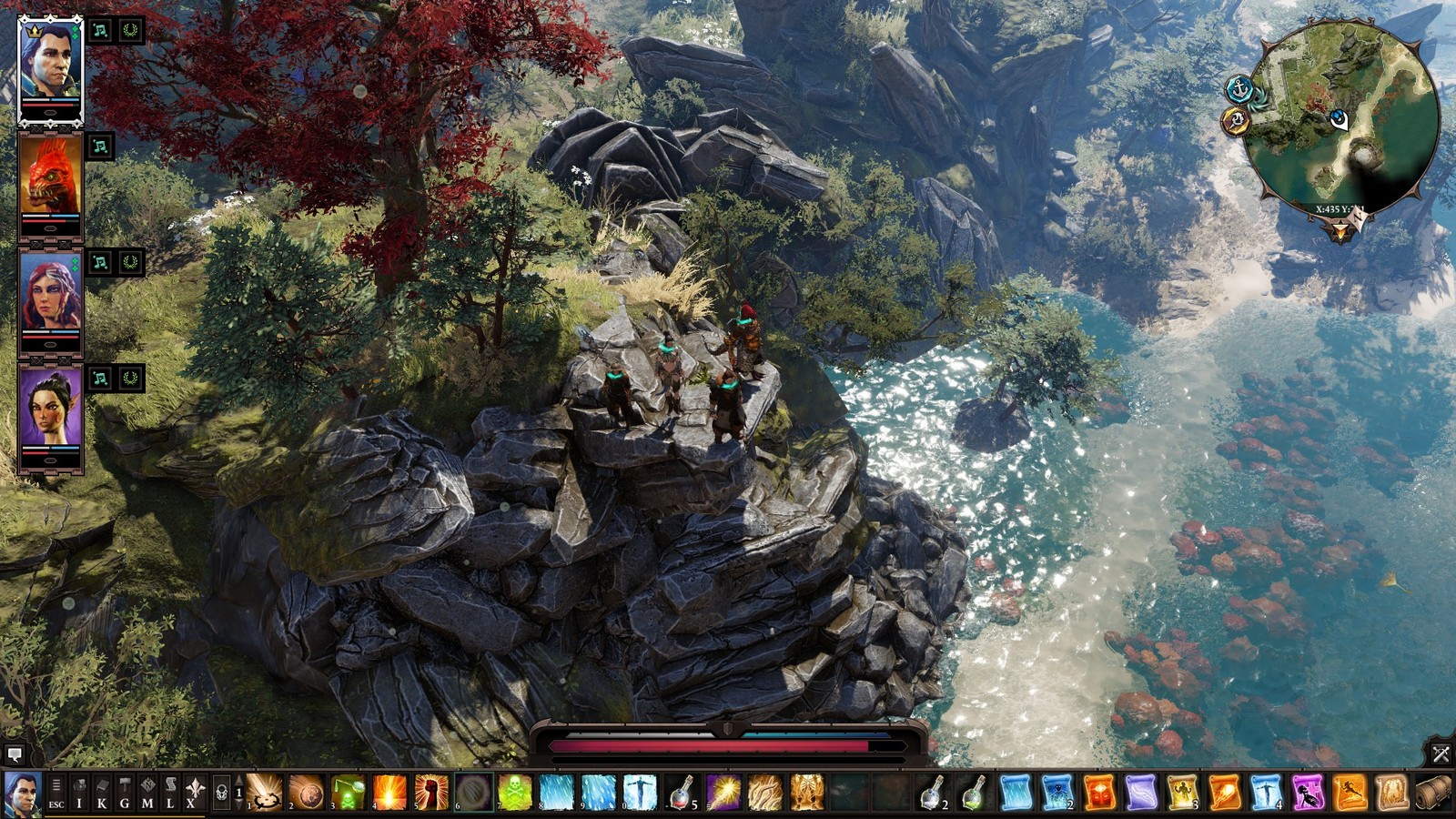This screenshot has height=819, width=1456.
Task: Toggle the hotbar padlock
Action: tap(221, 794)
